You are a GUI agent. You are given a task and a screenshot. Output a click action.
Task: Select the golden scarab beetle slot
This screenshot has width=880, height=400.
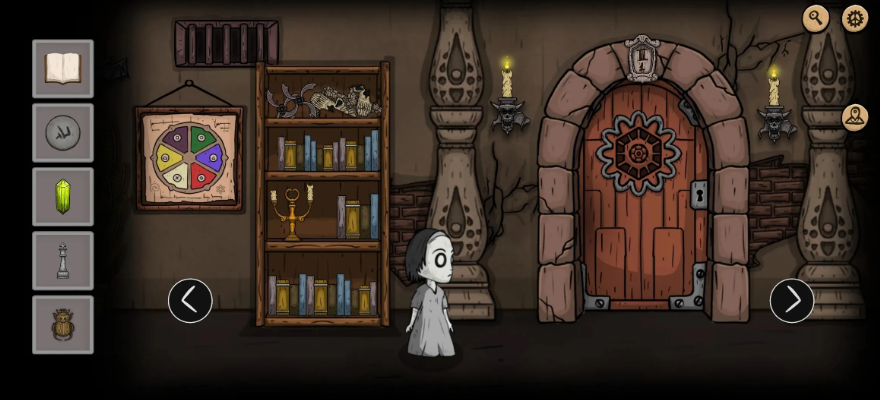[63, 325]
